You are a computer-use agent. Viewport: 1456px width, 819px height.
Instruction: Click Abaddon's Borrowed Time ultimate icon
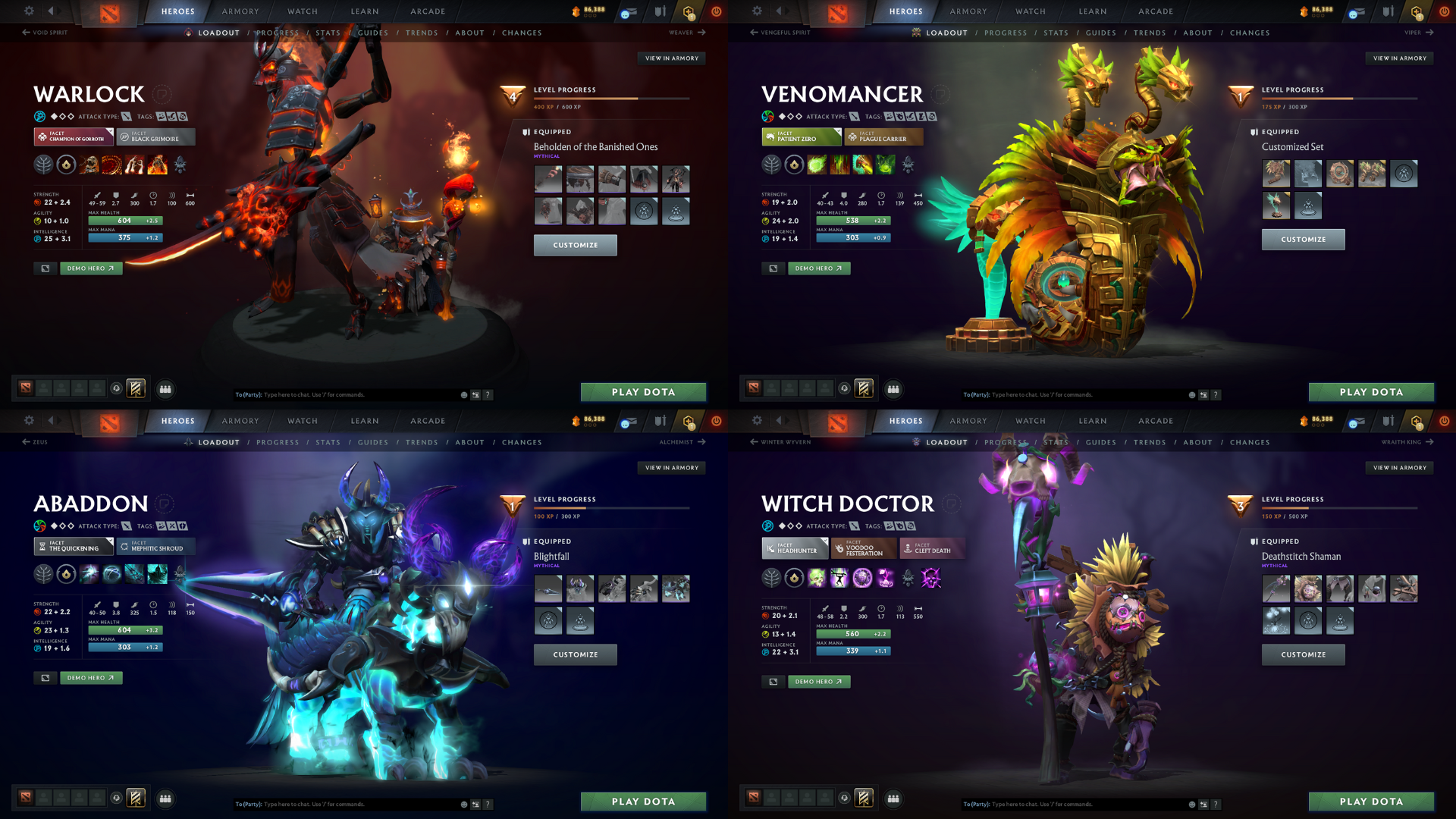pyautogui.click(x=157, y=574)
